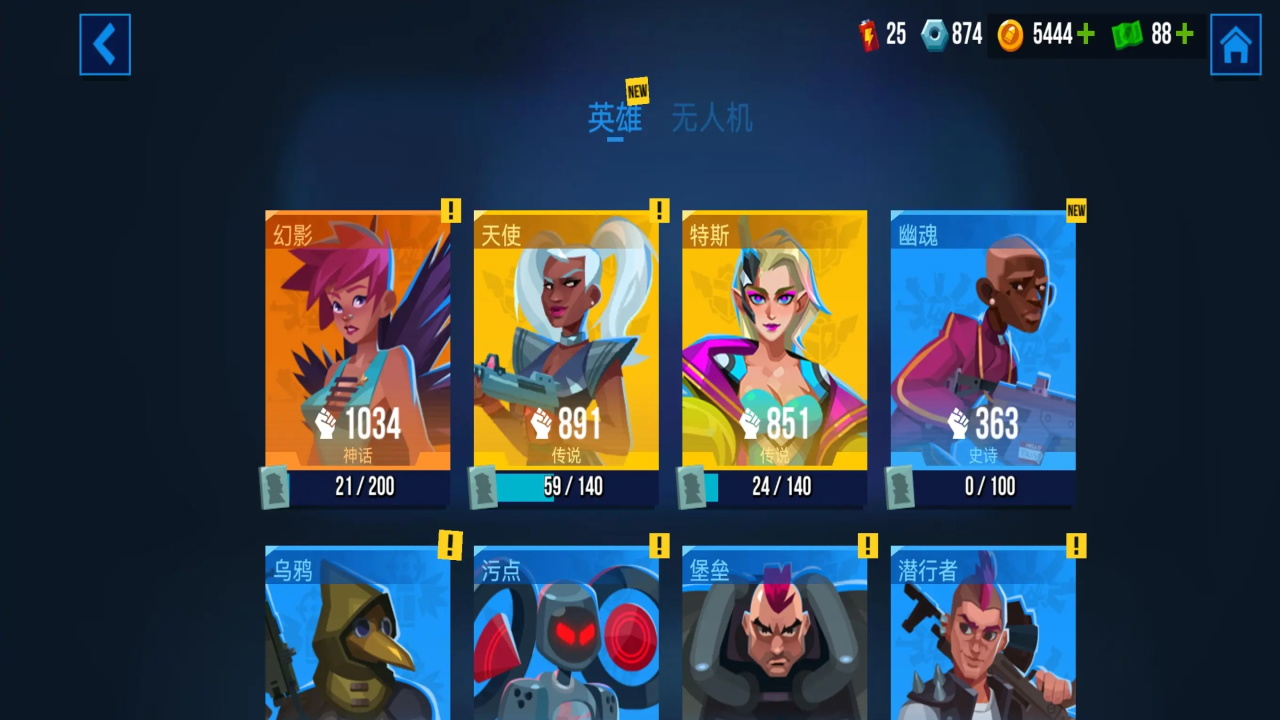
Task: Return to the home screen
Action: 1235,44
